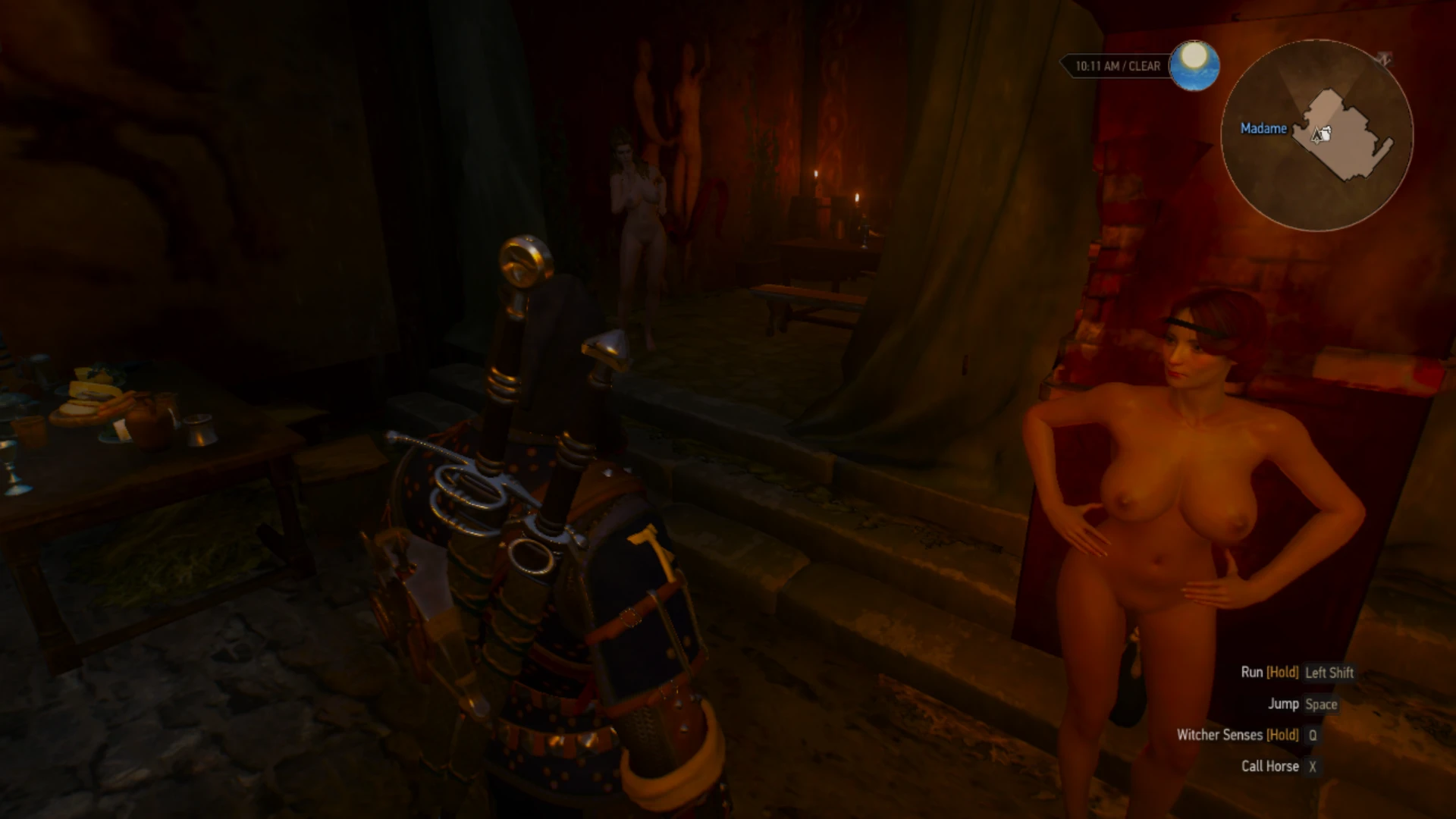Select the Madame area name on the minimap
1456x819 pixels.
pos(1263,129)
